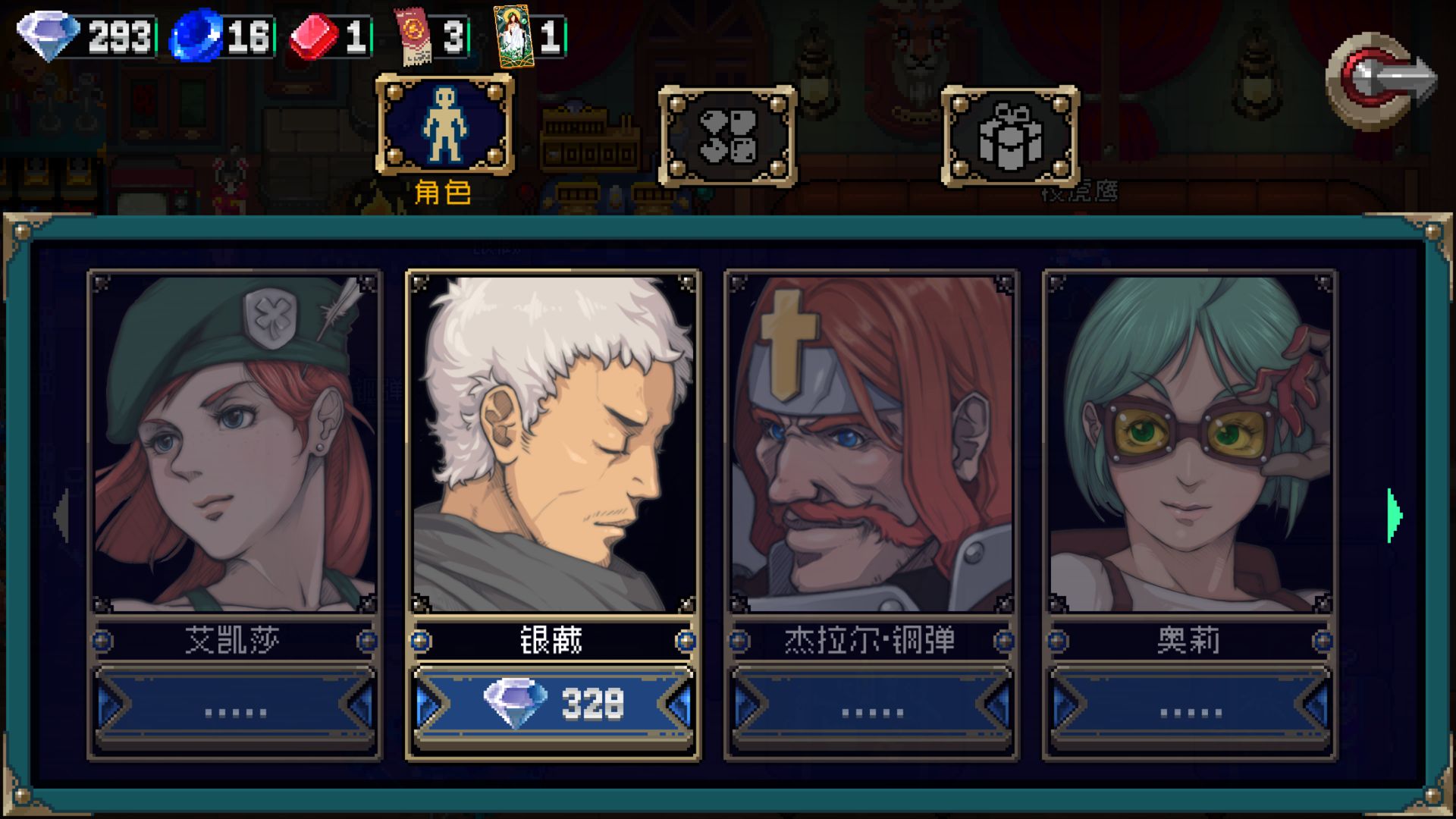
Task: Click the dotted button under 奥莉
Action: coord(1190,709)
